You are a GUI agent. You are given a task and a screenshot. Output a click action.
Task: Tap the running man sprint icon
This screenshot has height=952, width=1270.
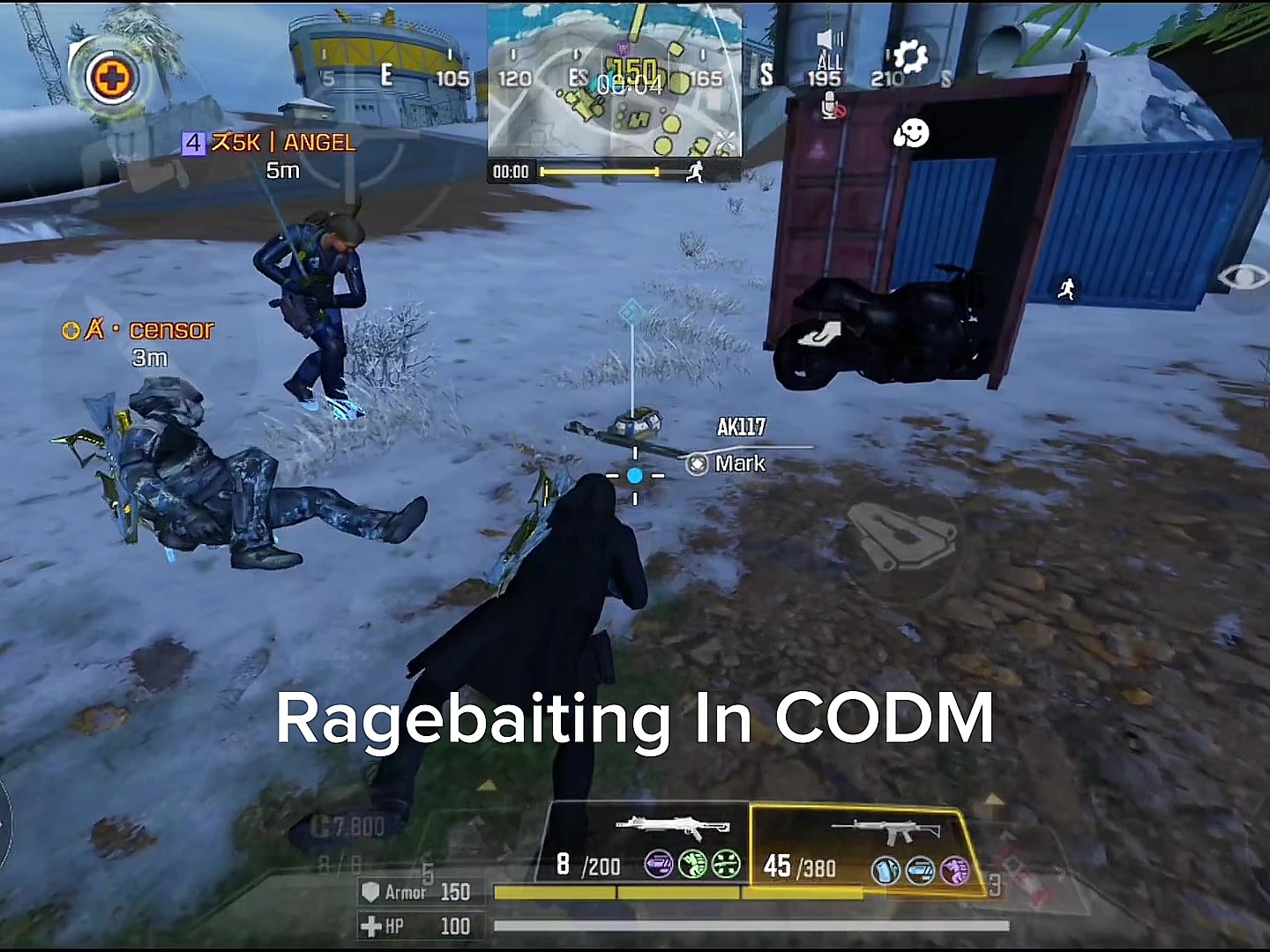1067,288
